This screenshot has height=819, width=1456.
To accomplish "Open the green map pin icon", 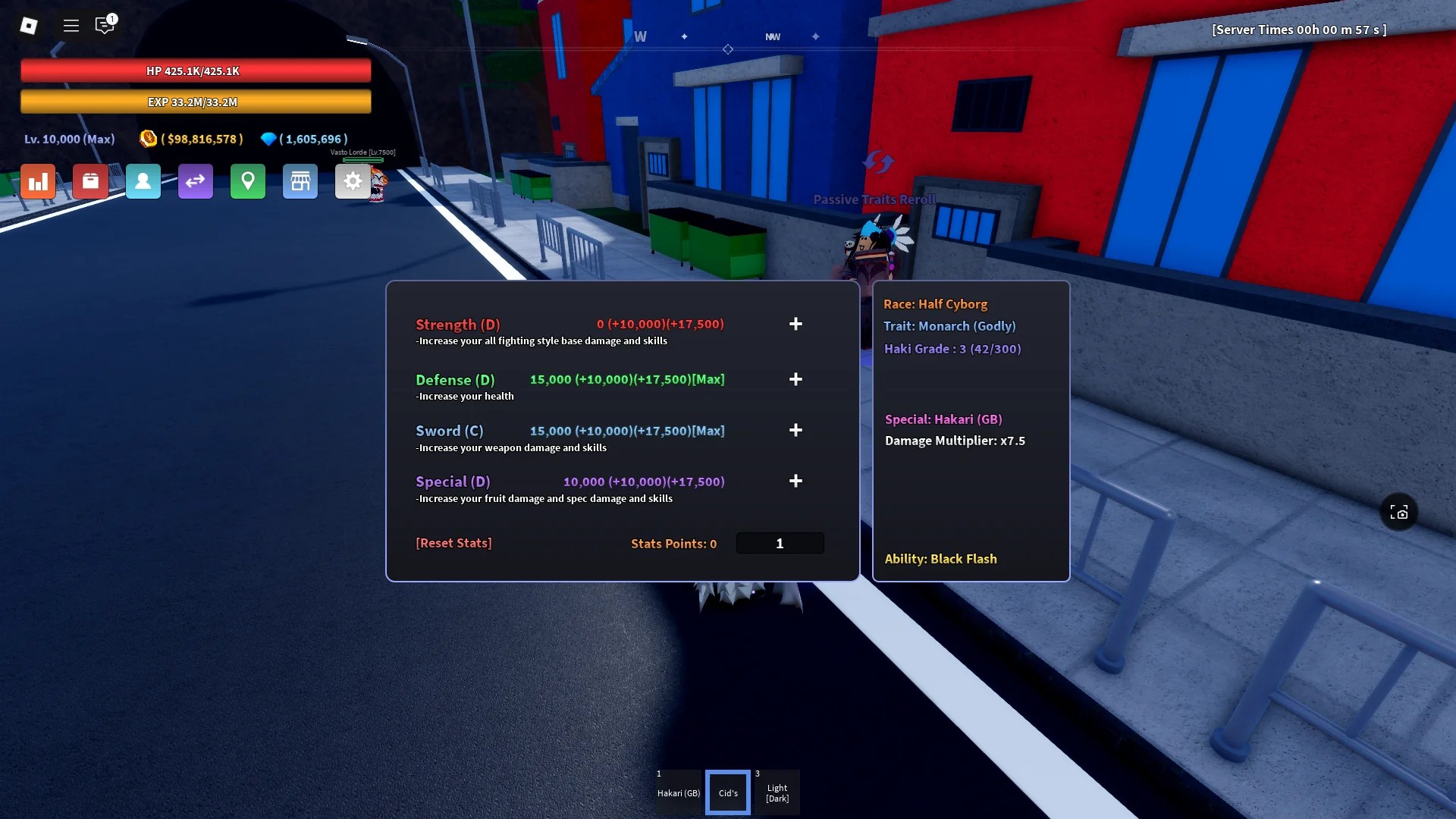I will [x=248, y=181].
